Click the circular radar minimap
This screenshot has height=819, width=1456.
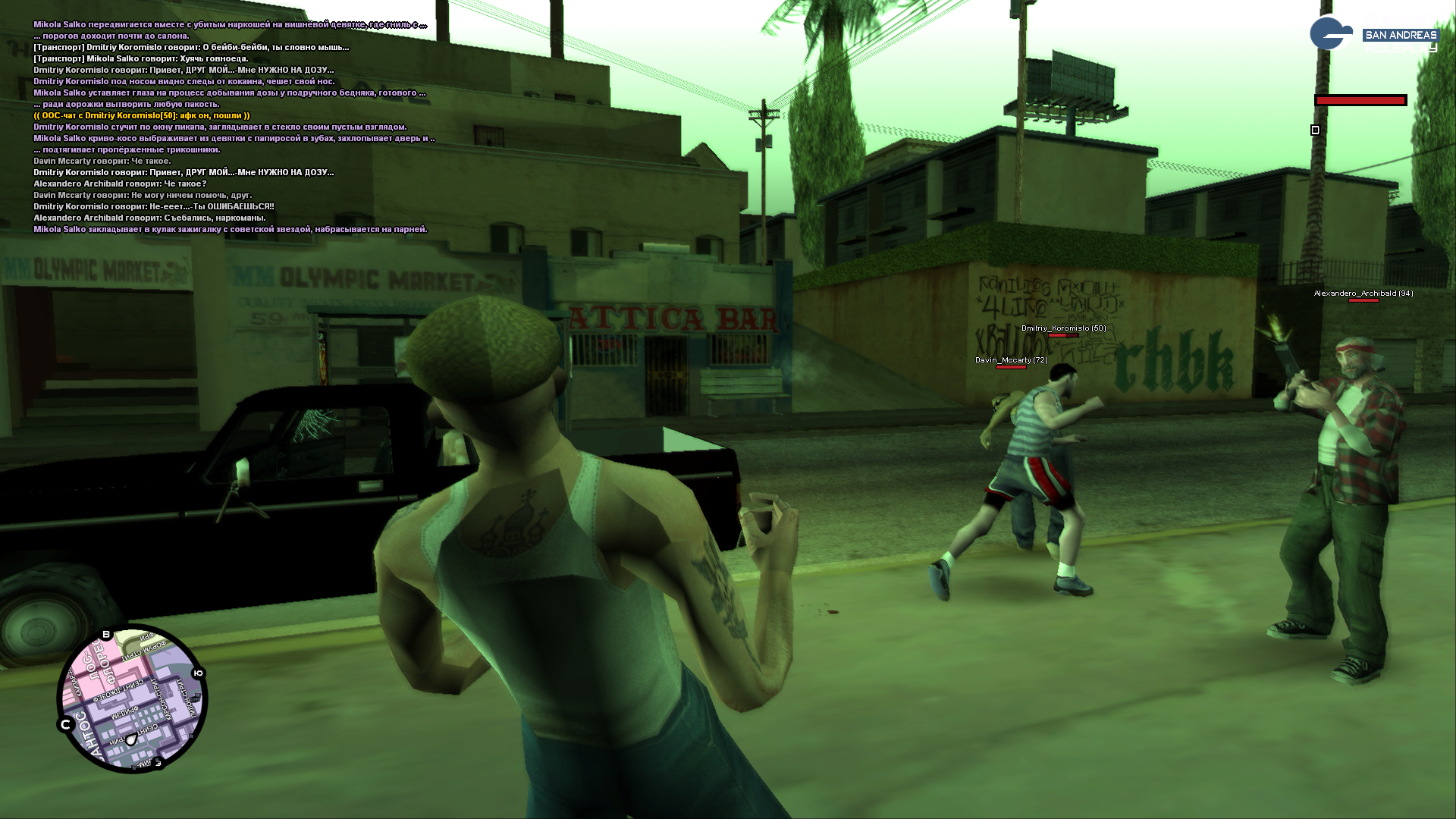(132, 698)
